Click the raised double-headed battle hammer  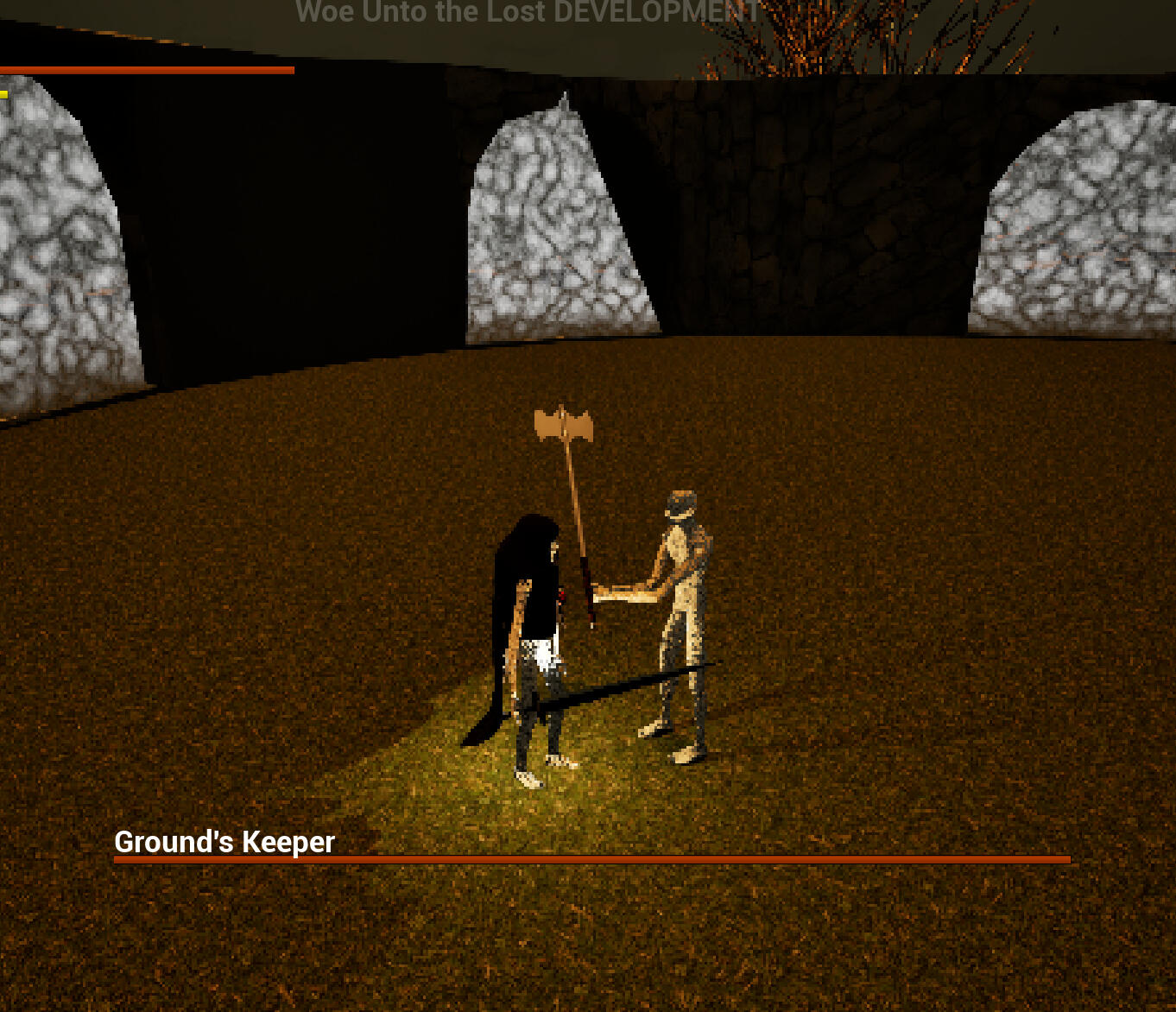(563, 425)
